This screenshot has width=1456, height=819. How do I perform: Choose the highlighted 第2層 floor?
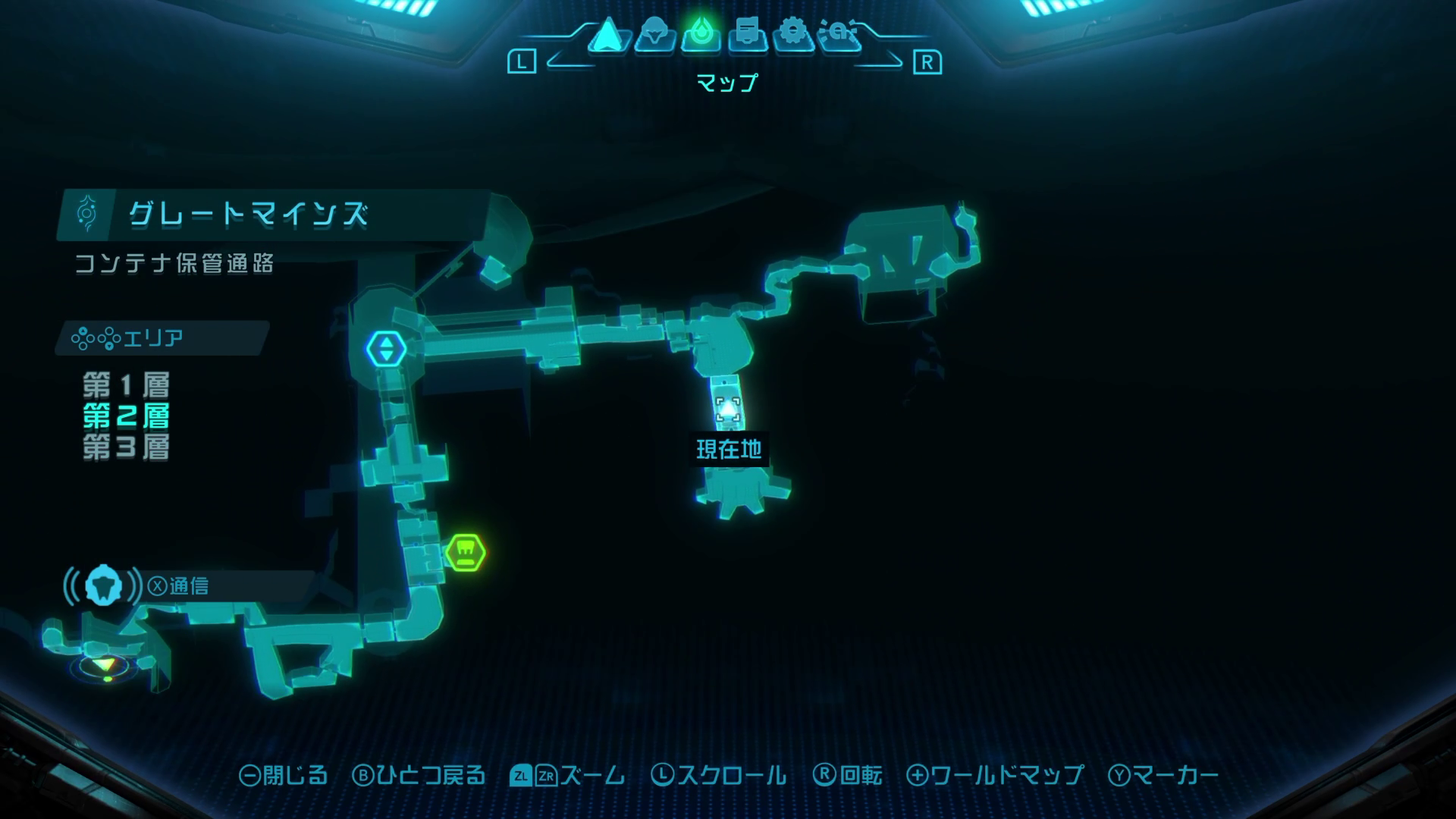(126, 416)
